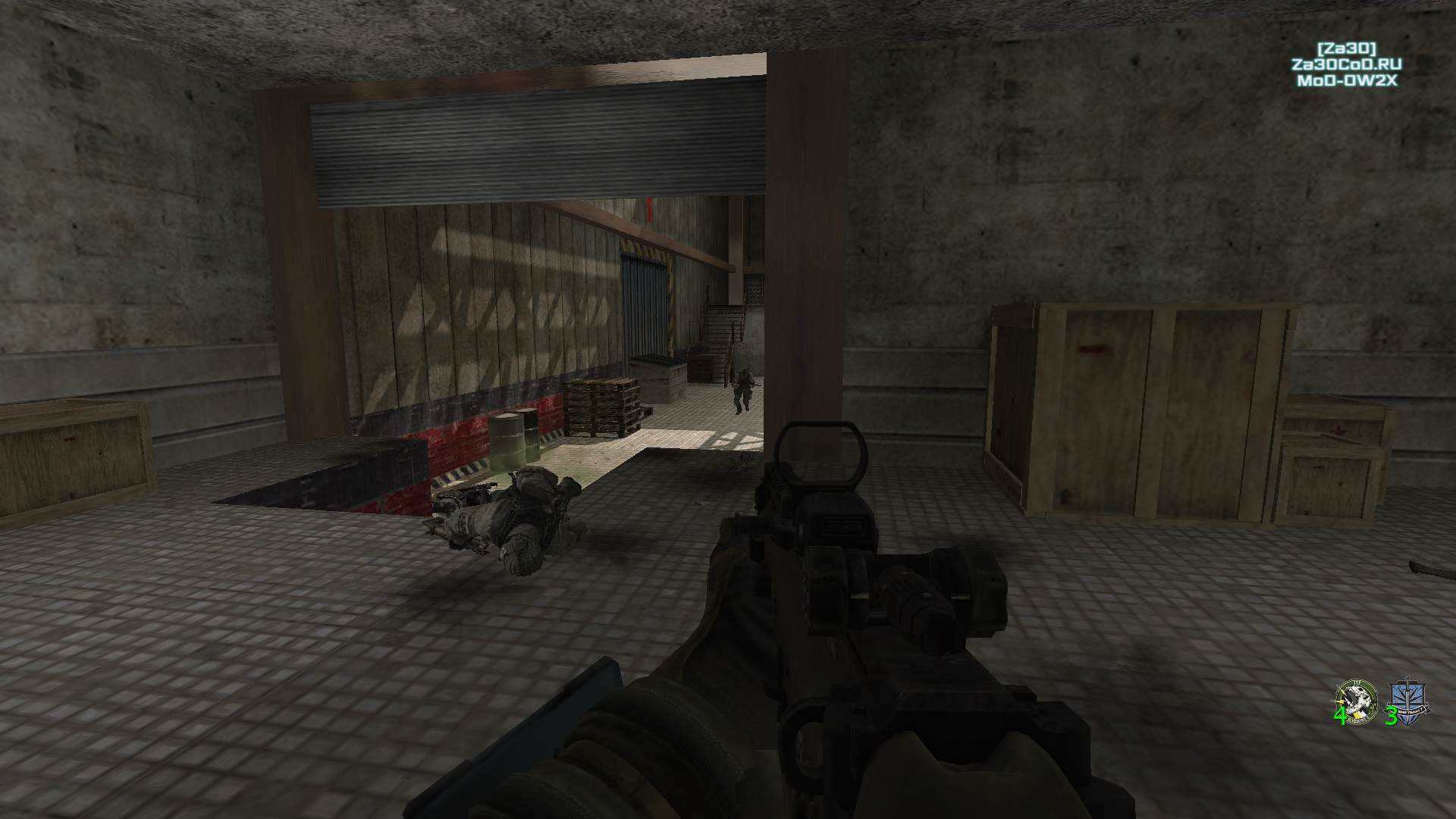Select the blue sword shield team emblem
This screenshot has height=819, width=1456.
click(1408, 701)
